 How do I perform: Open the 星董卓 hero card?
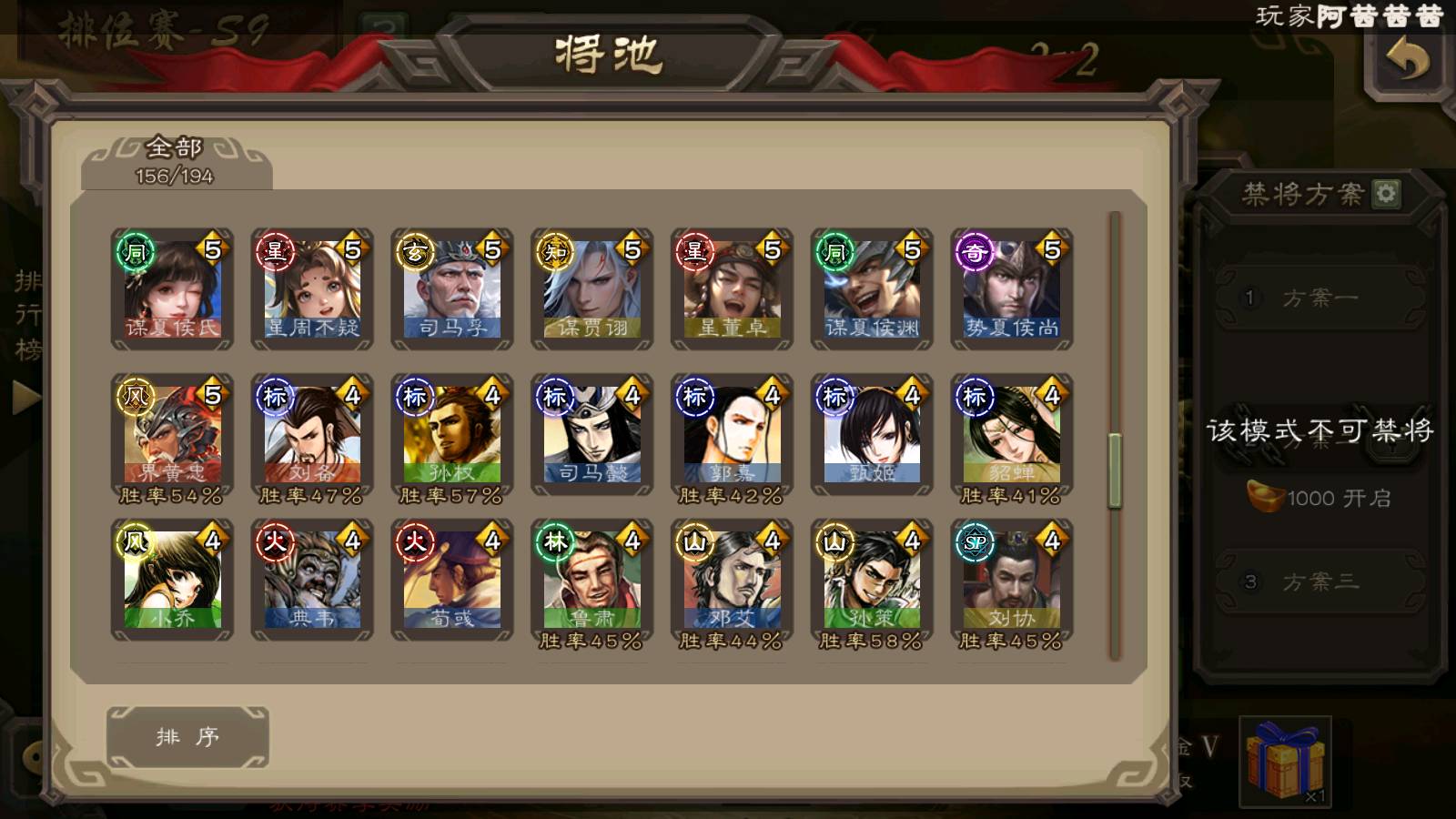732,289
